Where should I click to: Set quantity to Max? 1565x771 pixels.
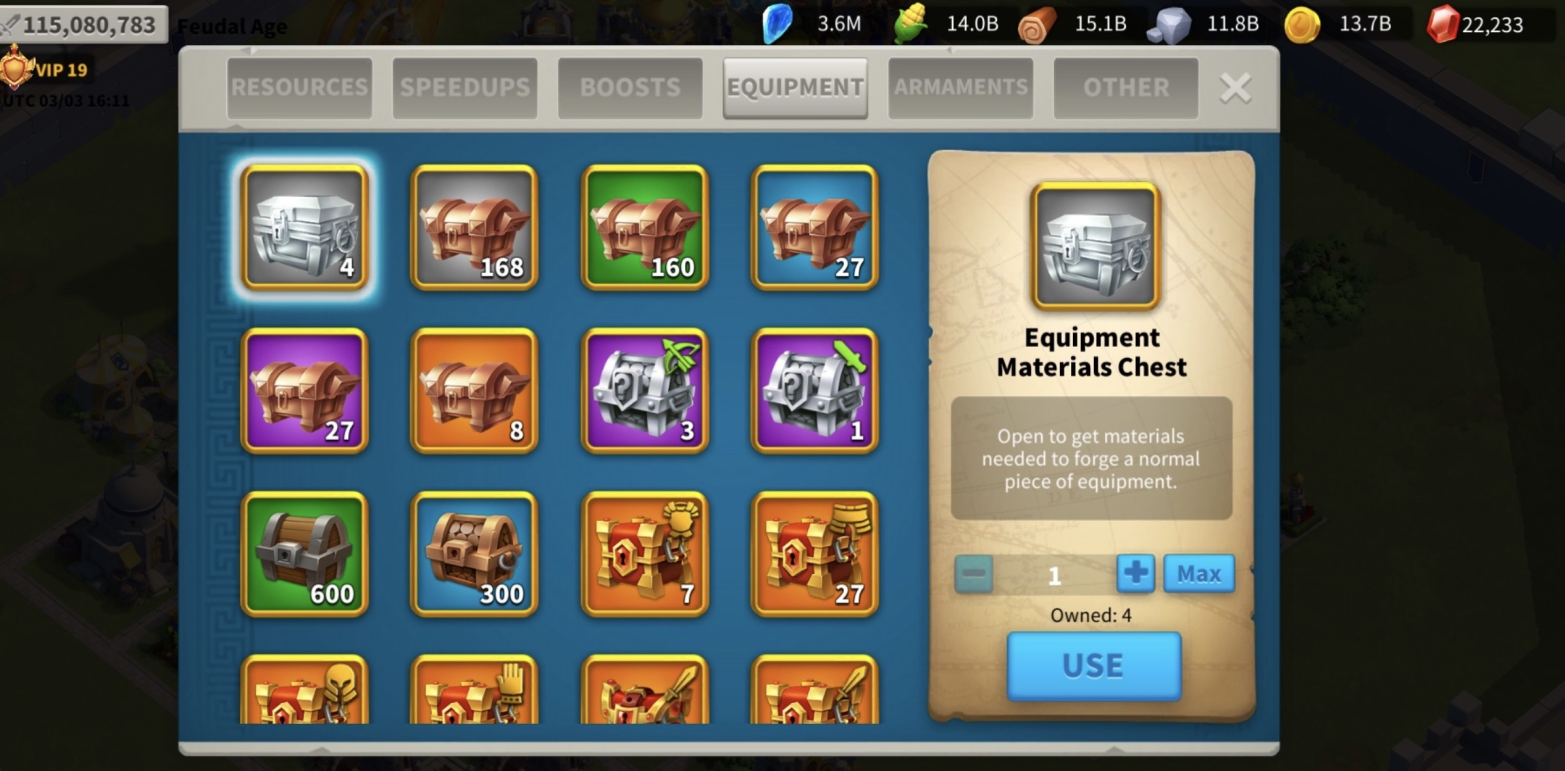pyautogui.click(x=1198, y=574)
